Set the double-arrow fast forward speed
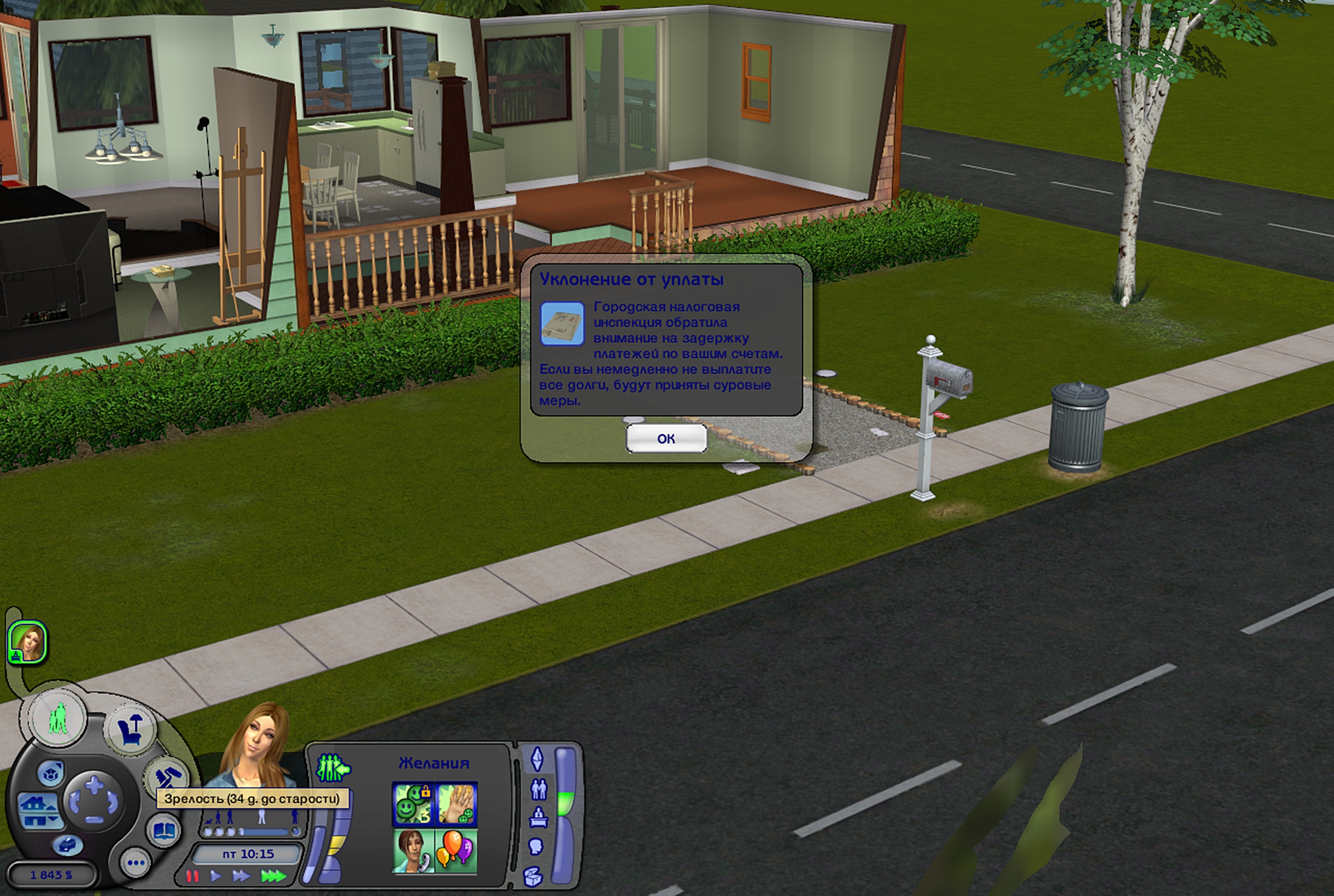The height and width of the screenshot is (896, 1334). (x=241, y=876)
